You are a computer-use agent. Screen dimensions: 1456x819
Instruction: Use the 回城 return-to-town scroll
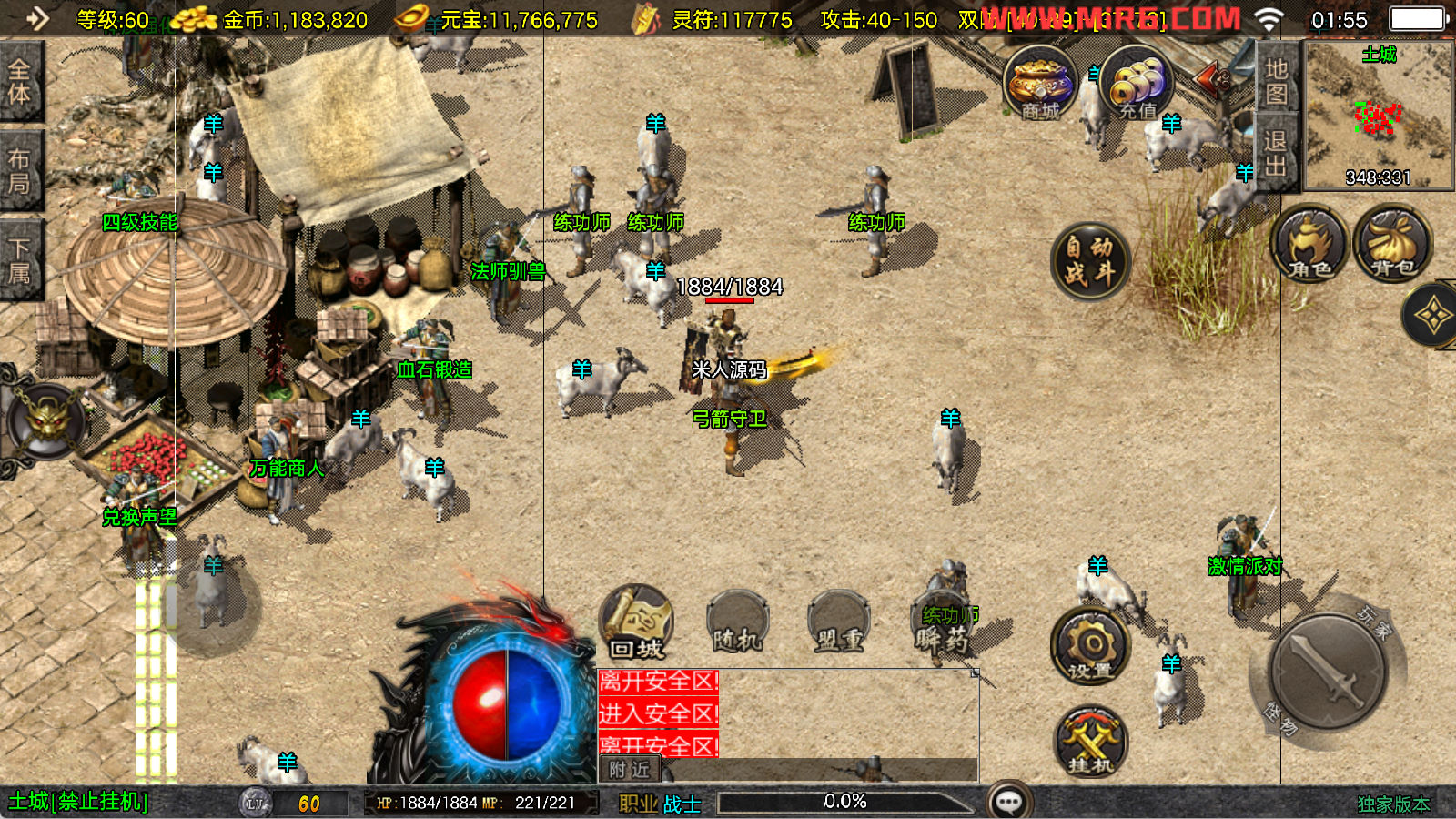[636, 622]
